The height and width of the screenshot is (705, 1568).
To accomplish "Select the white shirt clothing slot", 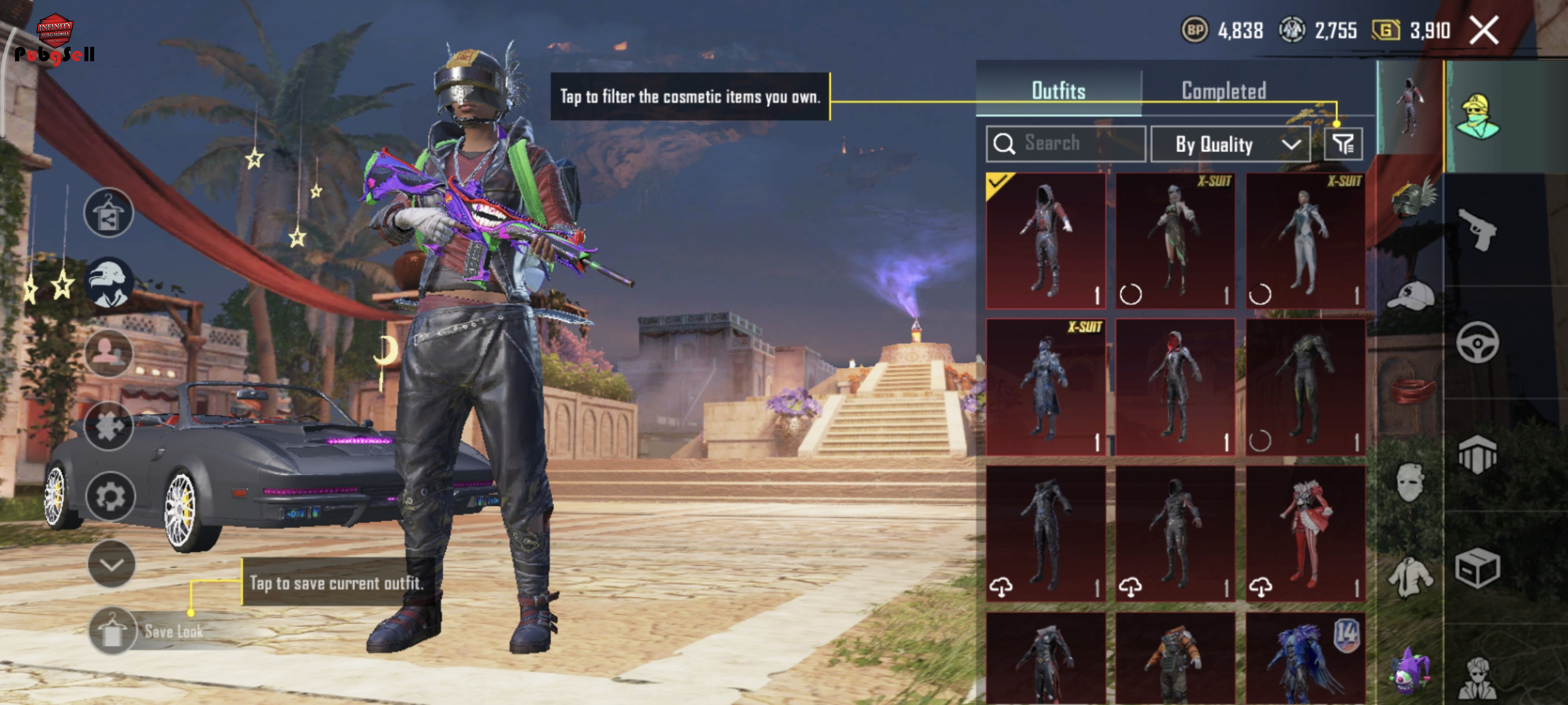I will [x=1410, y=577].
